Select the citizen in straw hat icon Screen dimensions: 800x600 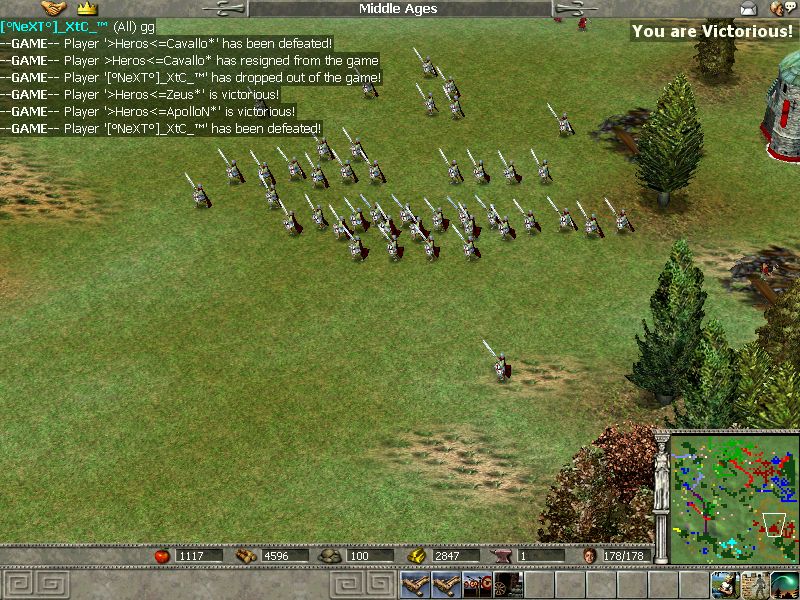[724, 584]
